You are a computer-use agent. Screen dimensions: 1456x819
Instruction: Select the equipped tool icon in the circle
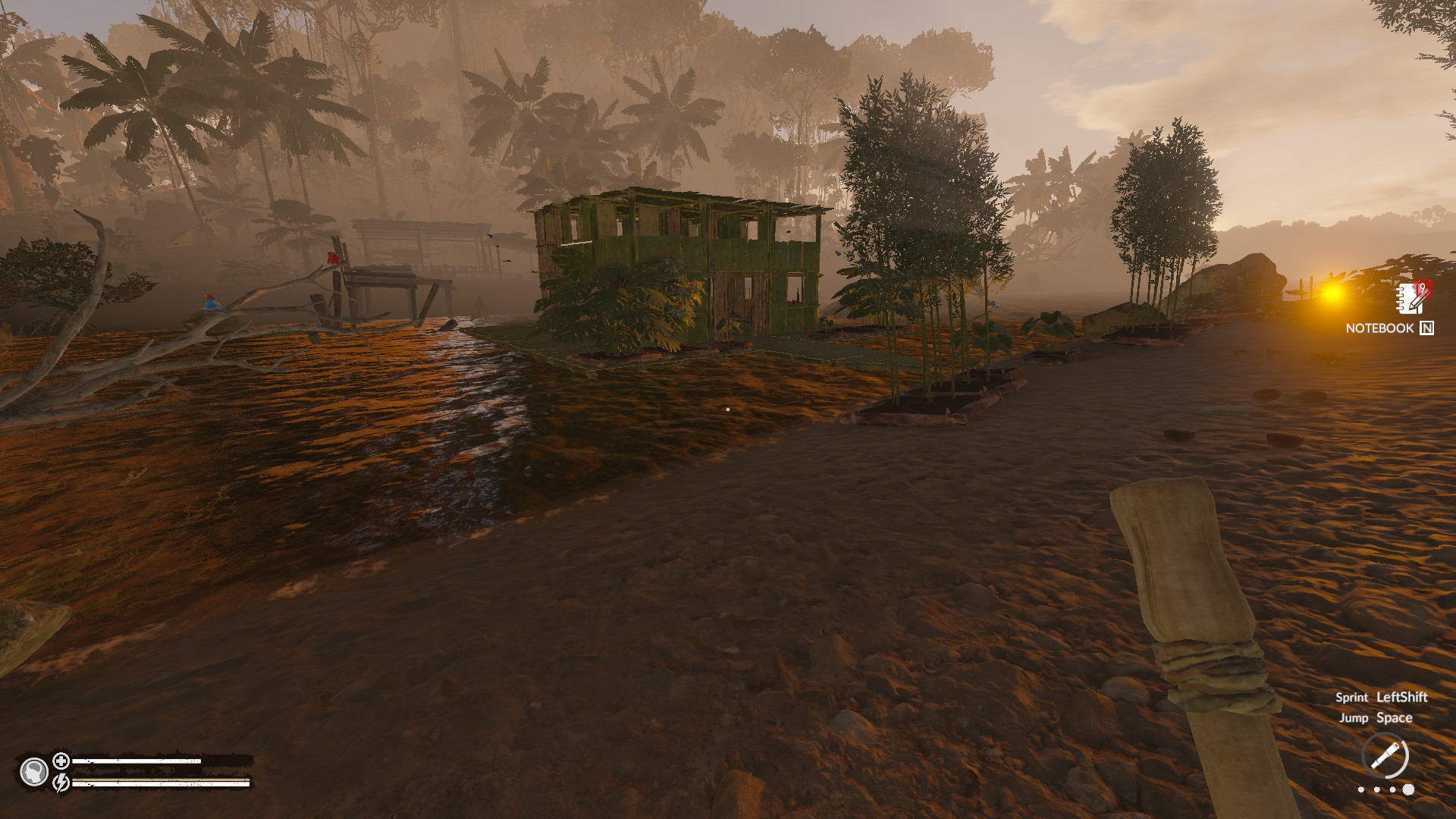pos(1385,756)
